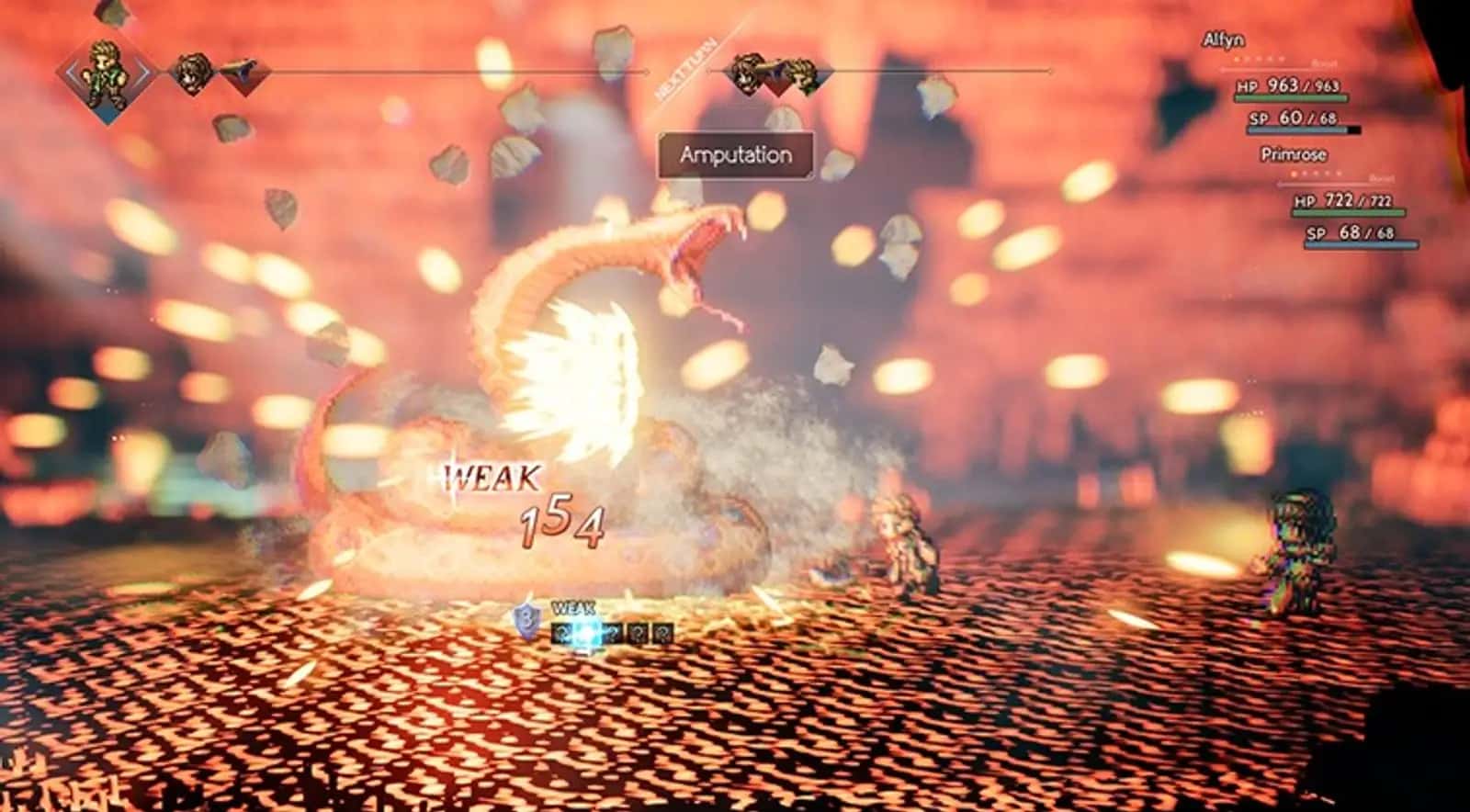
Task: Click the first hidden question-mark weakness icon
Action: click(563, 633)
